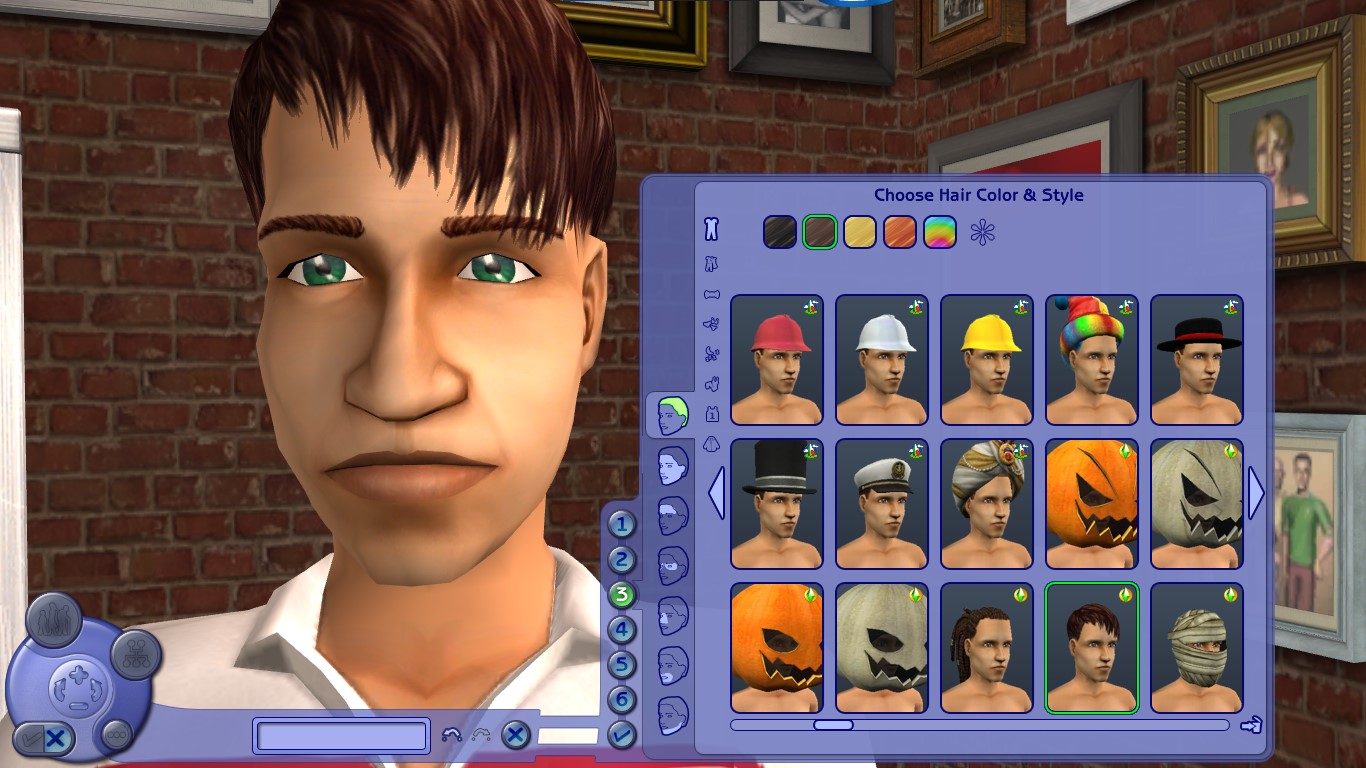Switch to the face shape tab below the hair tab
The height and width of the screenshot is (768, 1366).
coord(672,465)
